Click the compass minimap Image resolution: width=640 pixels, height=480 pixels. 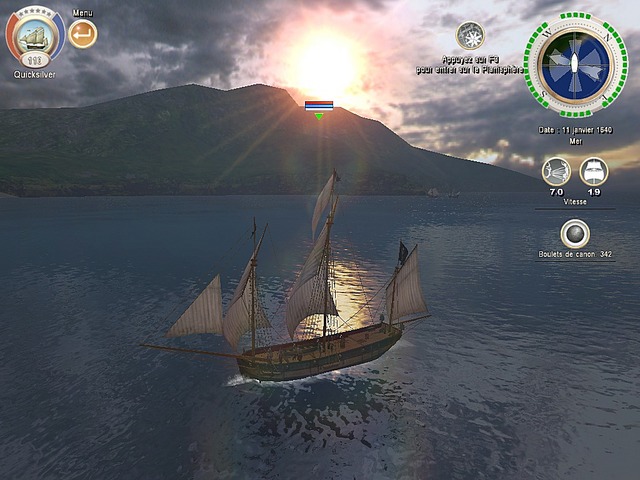575,64
